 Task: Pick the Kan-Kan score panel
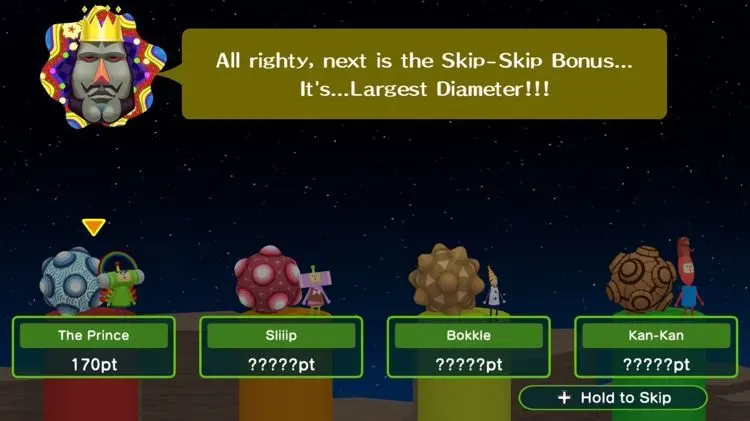click(x=656, y=347)
